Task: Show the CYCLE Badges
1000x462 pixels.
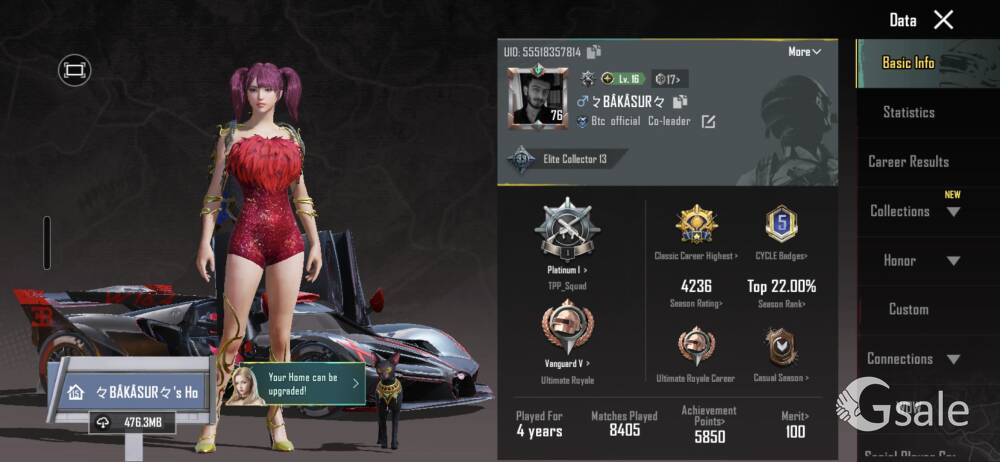Action: click(781, 227)
